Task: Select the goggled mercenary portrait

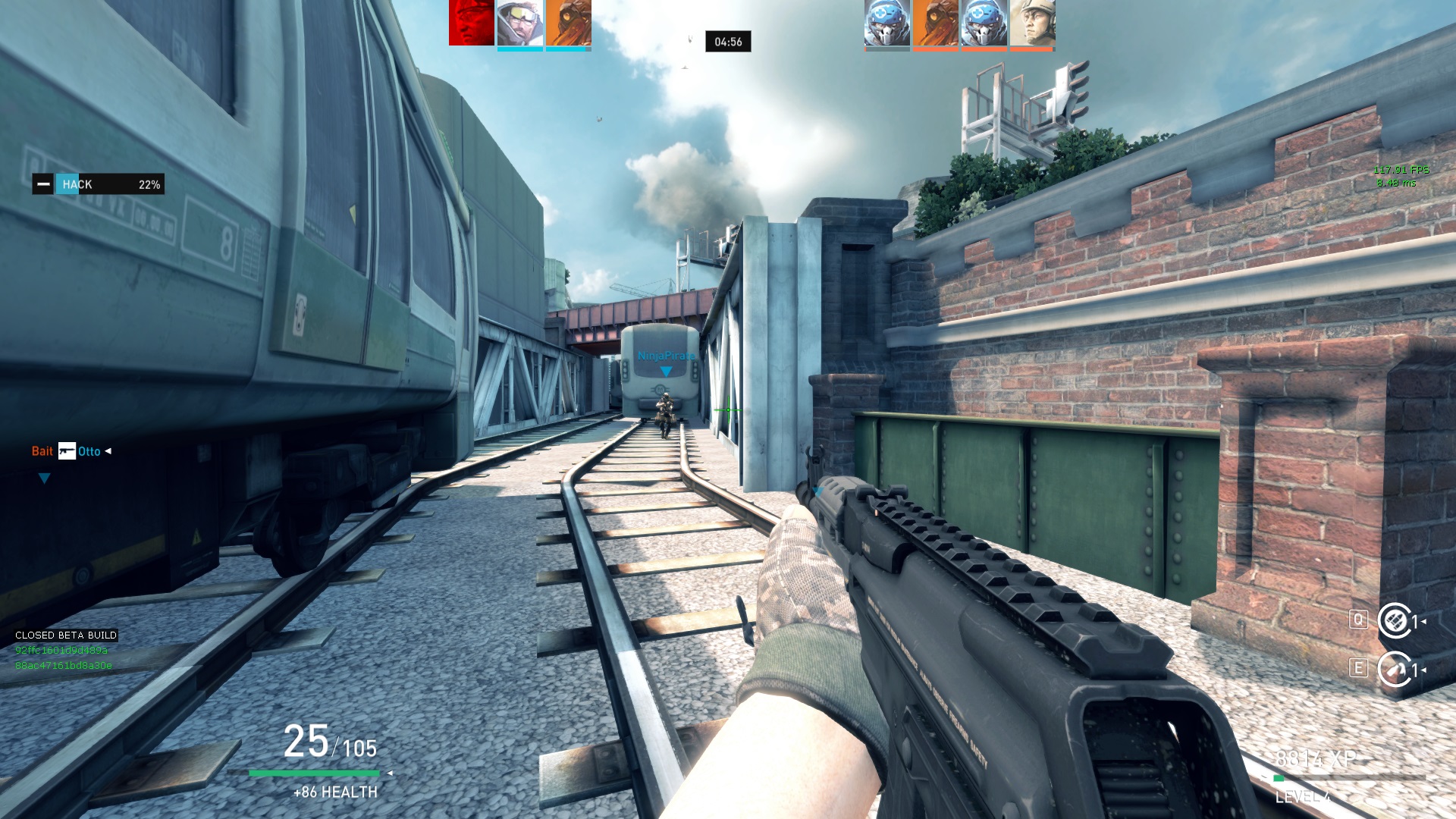Action: 519,23
